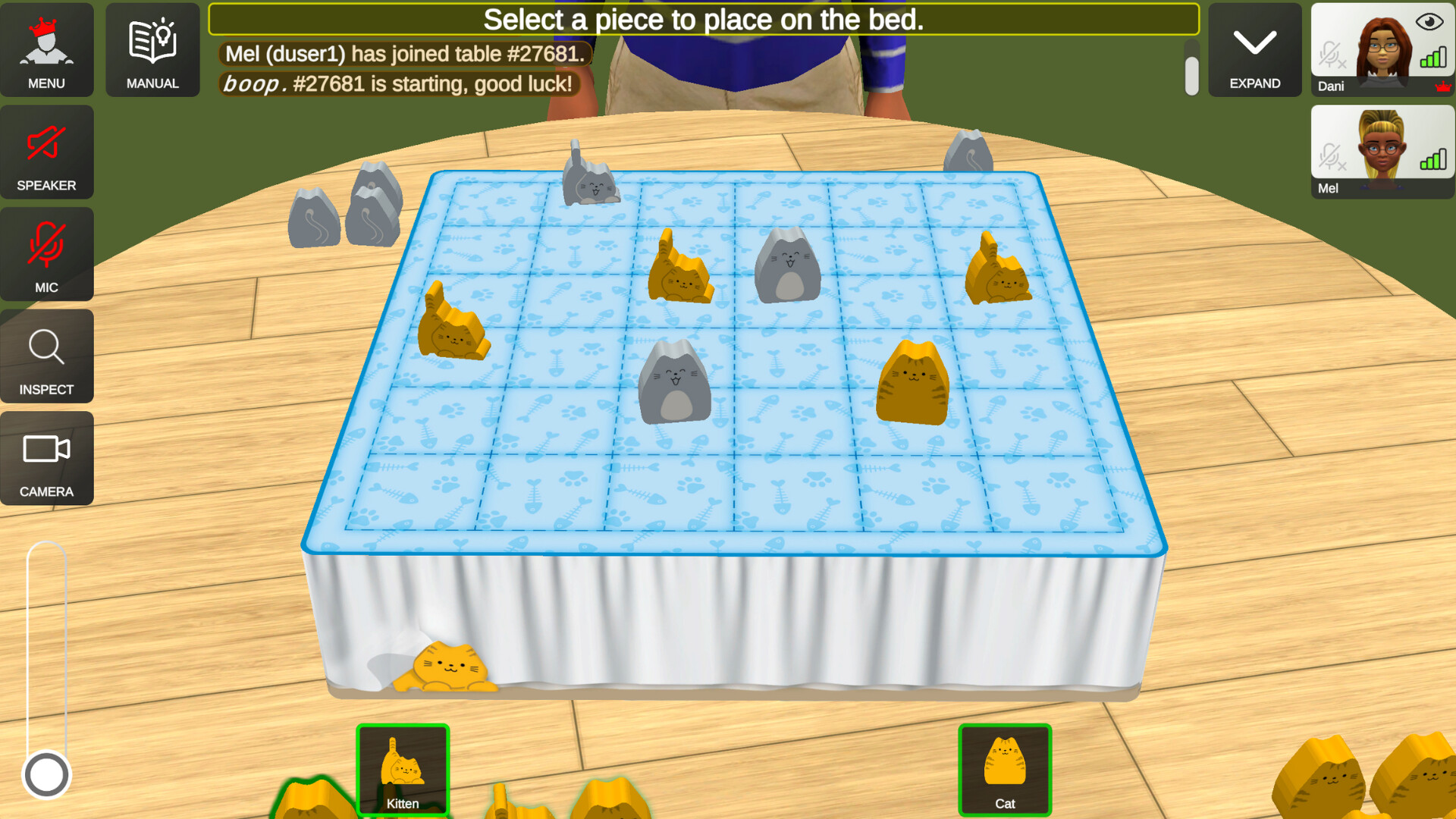Screen dimensions: 1456x819
Task: Click Dani's signal strength indicator
Action: tap(1432, 58)
